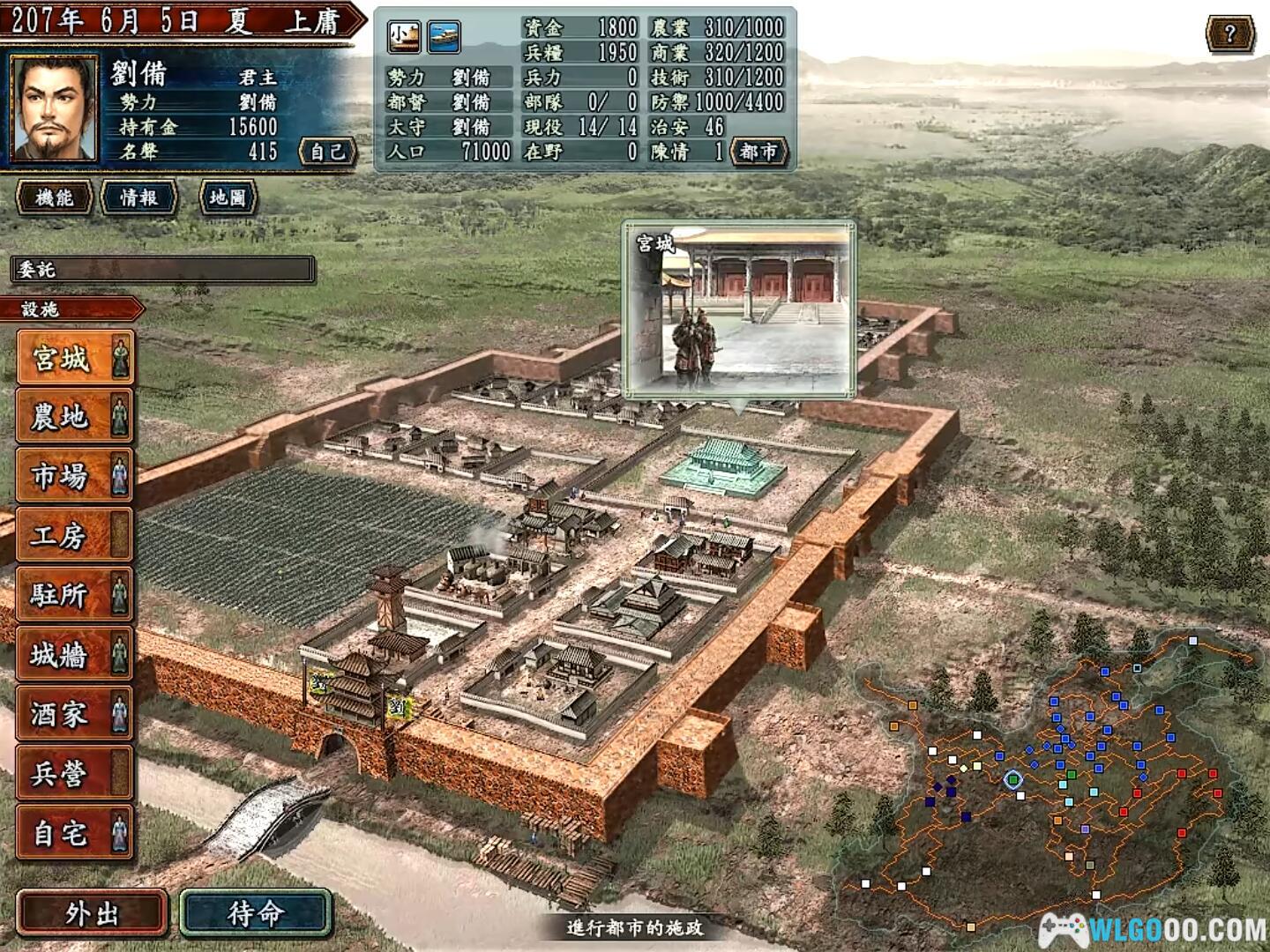Go to the 市場 market facility
This screenshot has width=1270, height=952.
coord(74,476)
